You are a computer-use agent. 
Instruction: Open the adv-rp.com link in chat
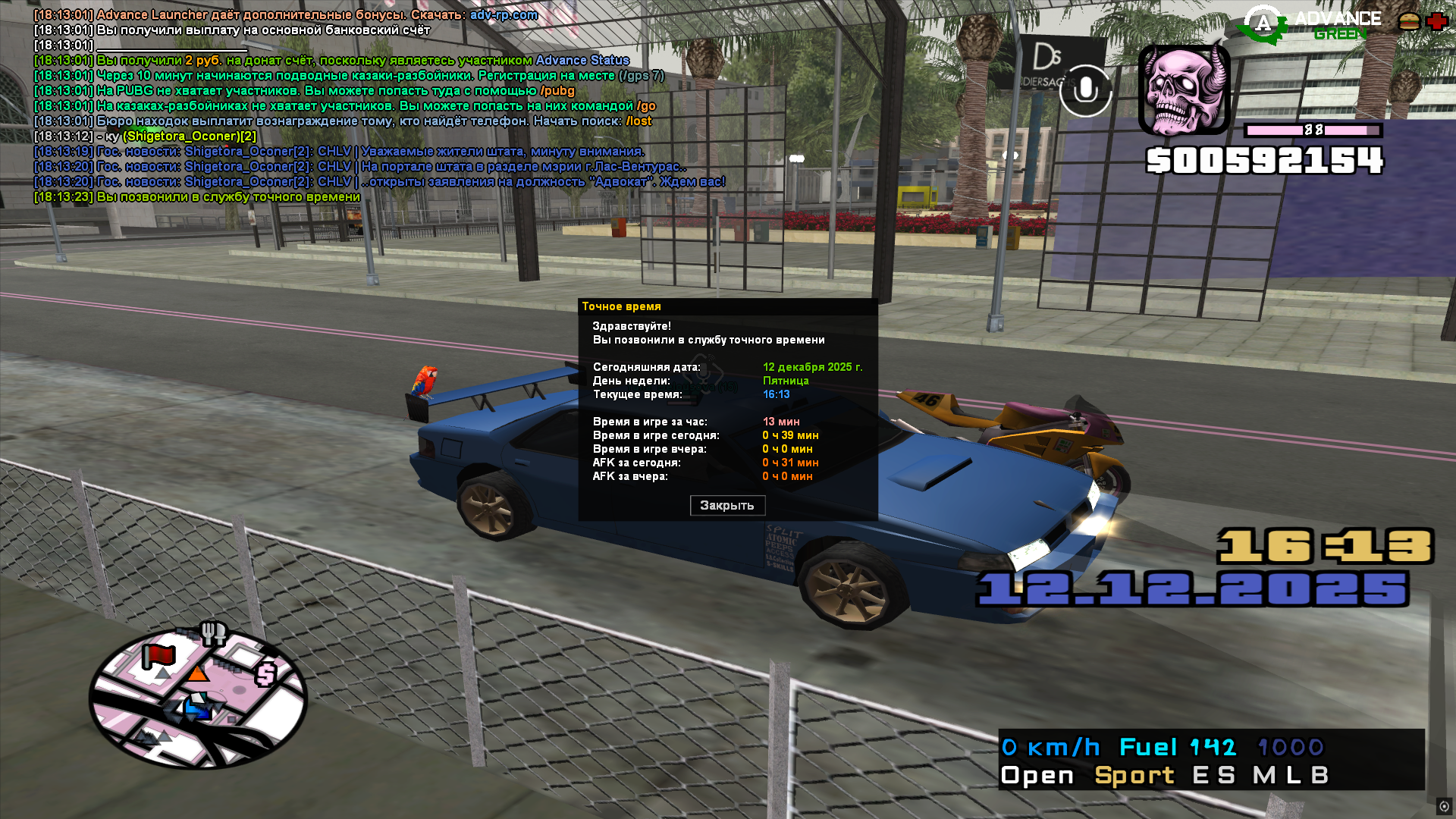point(504,14)
